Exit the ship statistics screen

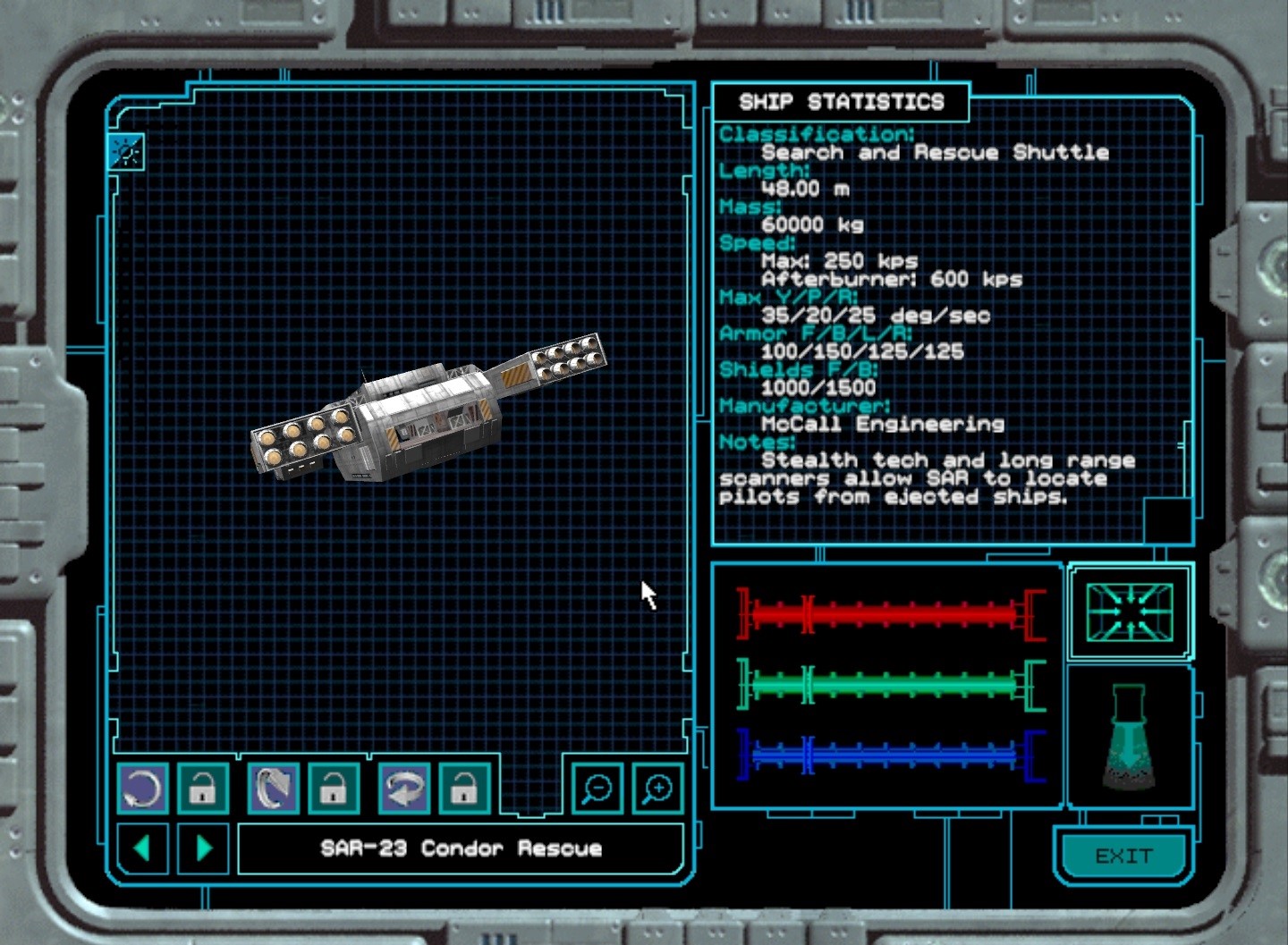pyautogui.click(x=1123, y=856)
